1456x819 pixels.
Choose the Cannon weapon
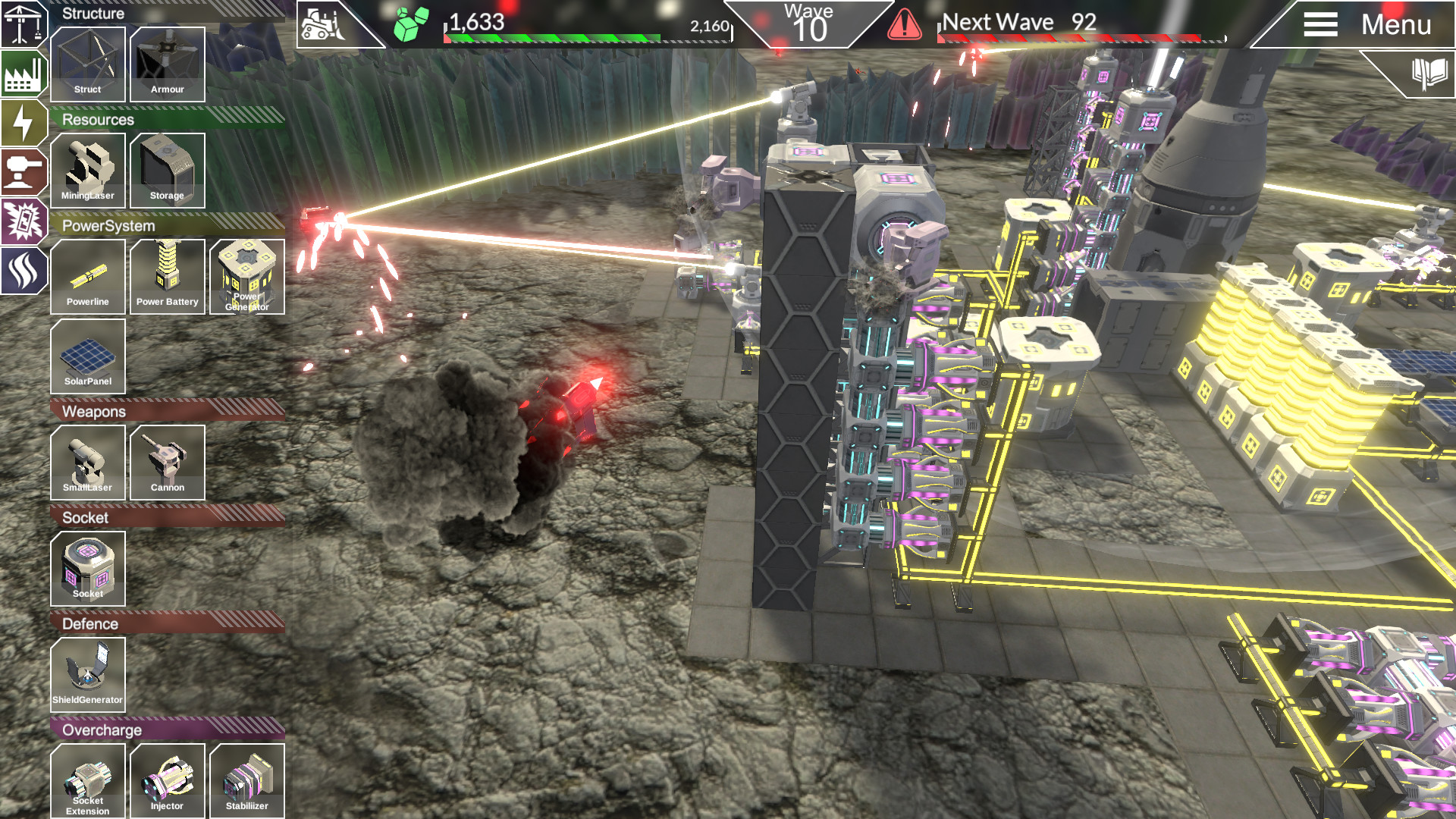pyautogui.click(x=168, y=463)
